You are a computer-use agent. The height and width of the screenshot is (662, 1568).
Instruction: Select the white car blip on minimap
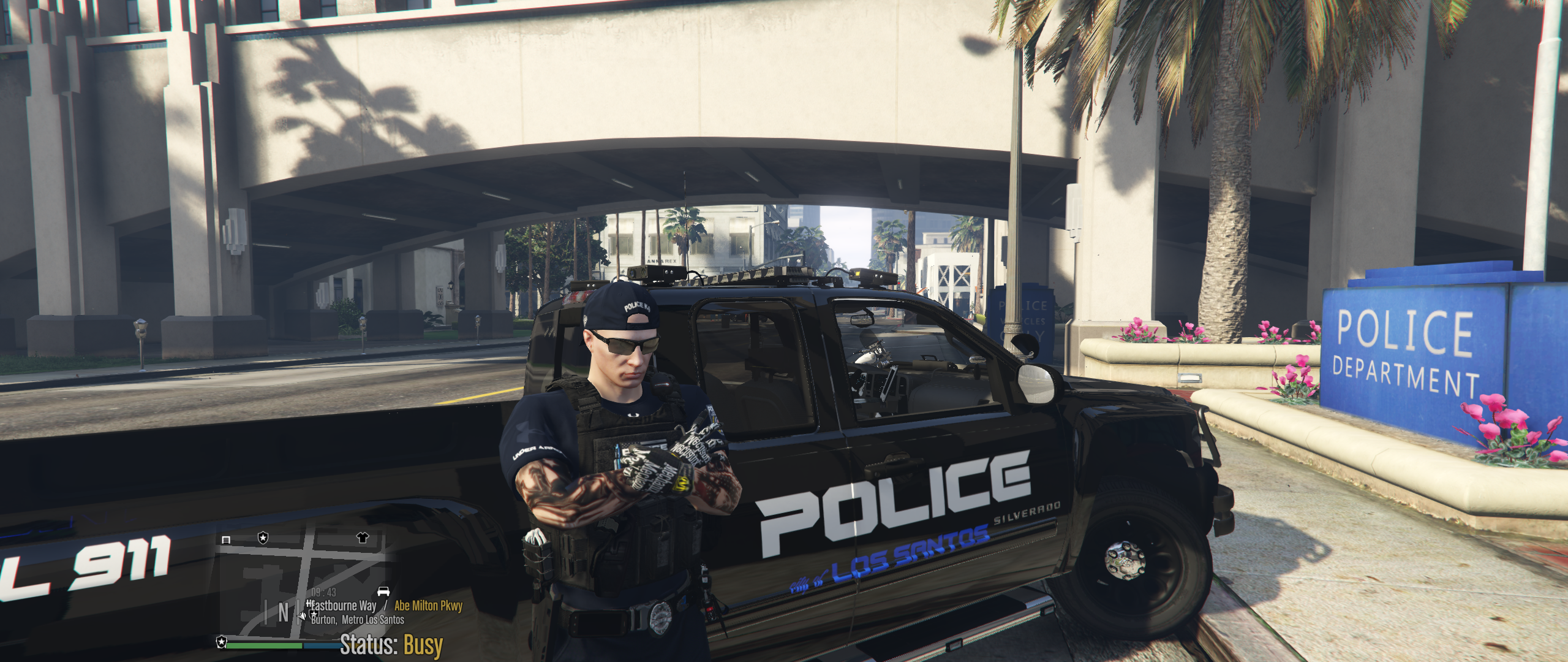tap(383, 592)
